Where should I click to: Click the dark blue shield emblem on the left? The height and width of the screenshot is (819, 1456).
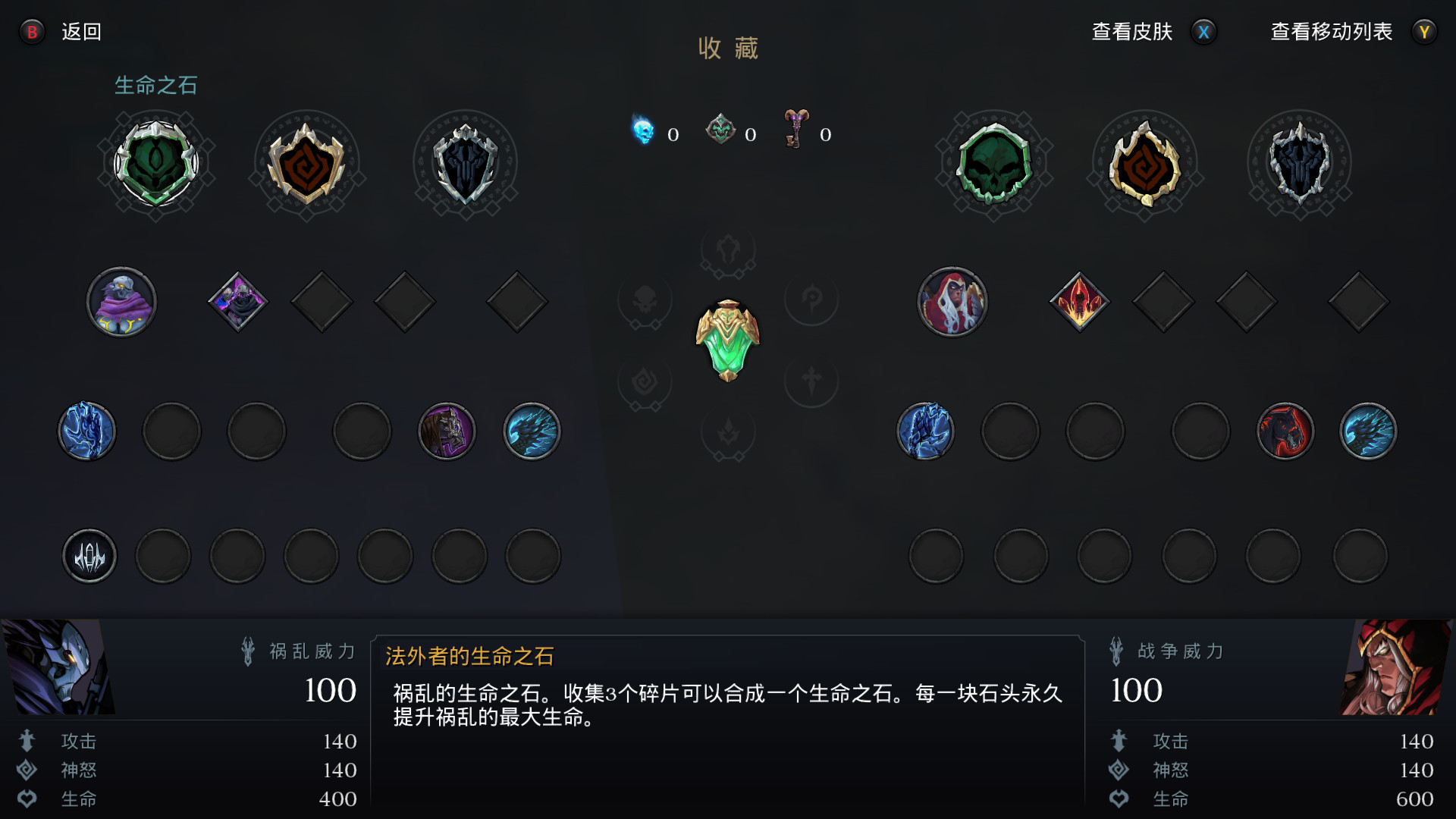[467, 165]
